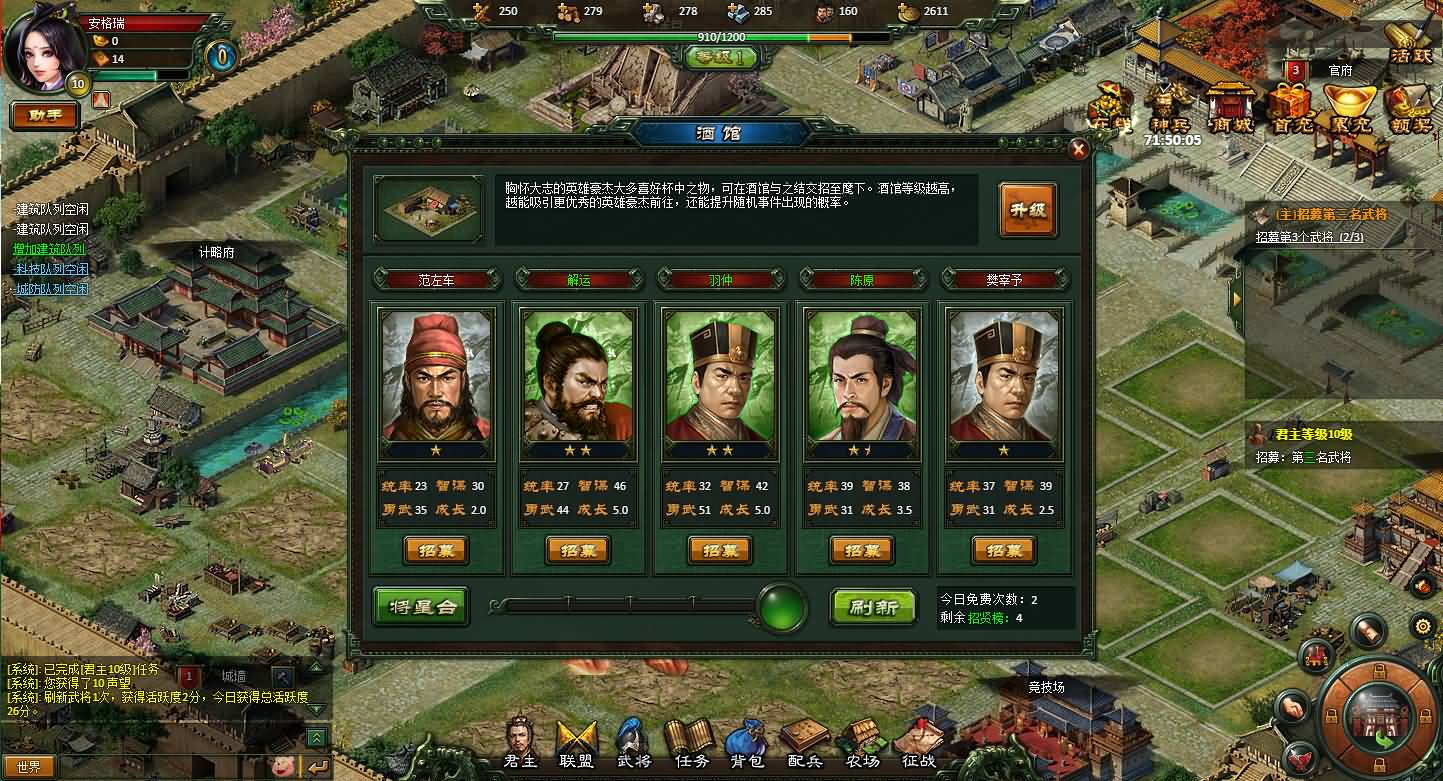Follow the 增加建筑队列 link
The height and width of the screenshot is (781, 1443).
(x=51, y=249)
